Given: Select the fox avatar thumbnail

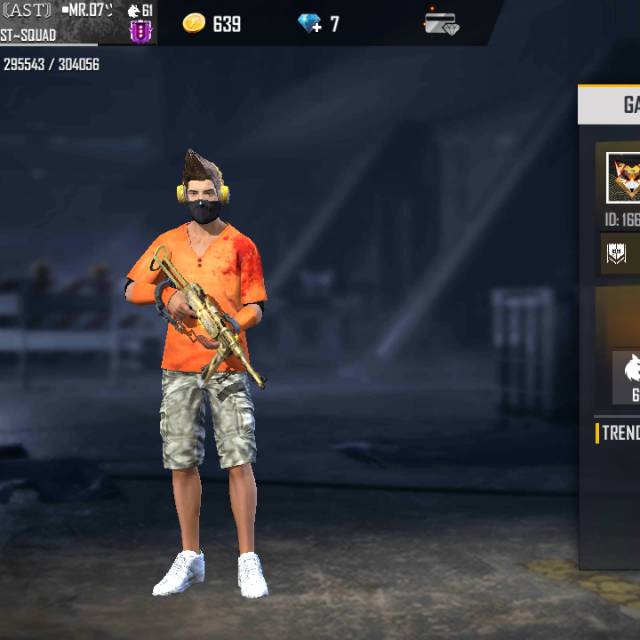Looking at the screenshot, I should 624,177.
